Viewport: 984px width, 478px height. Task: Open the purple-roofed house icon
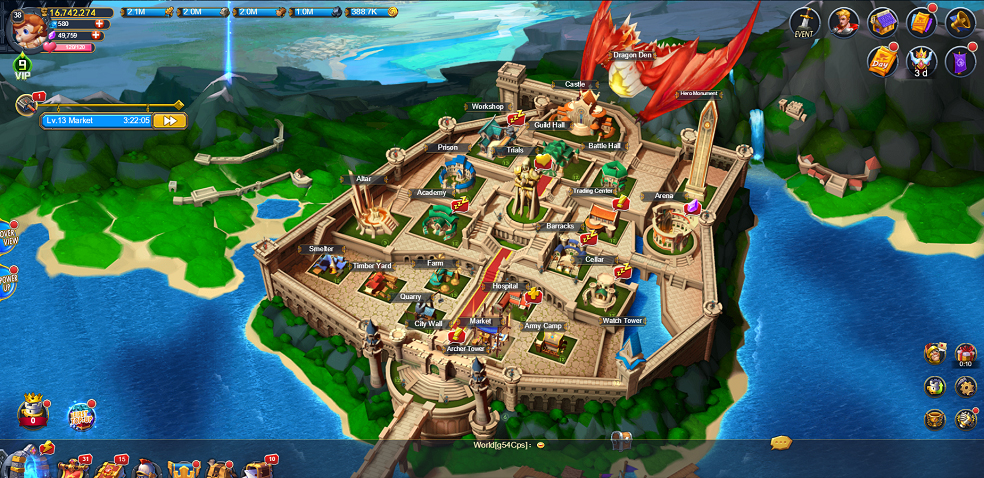[882, 21]
